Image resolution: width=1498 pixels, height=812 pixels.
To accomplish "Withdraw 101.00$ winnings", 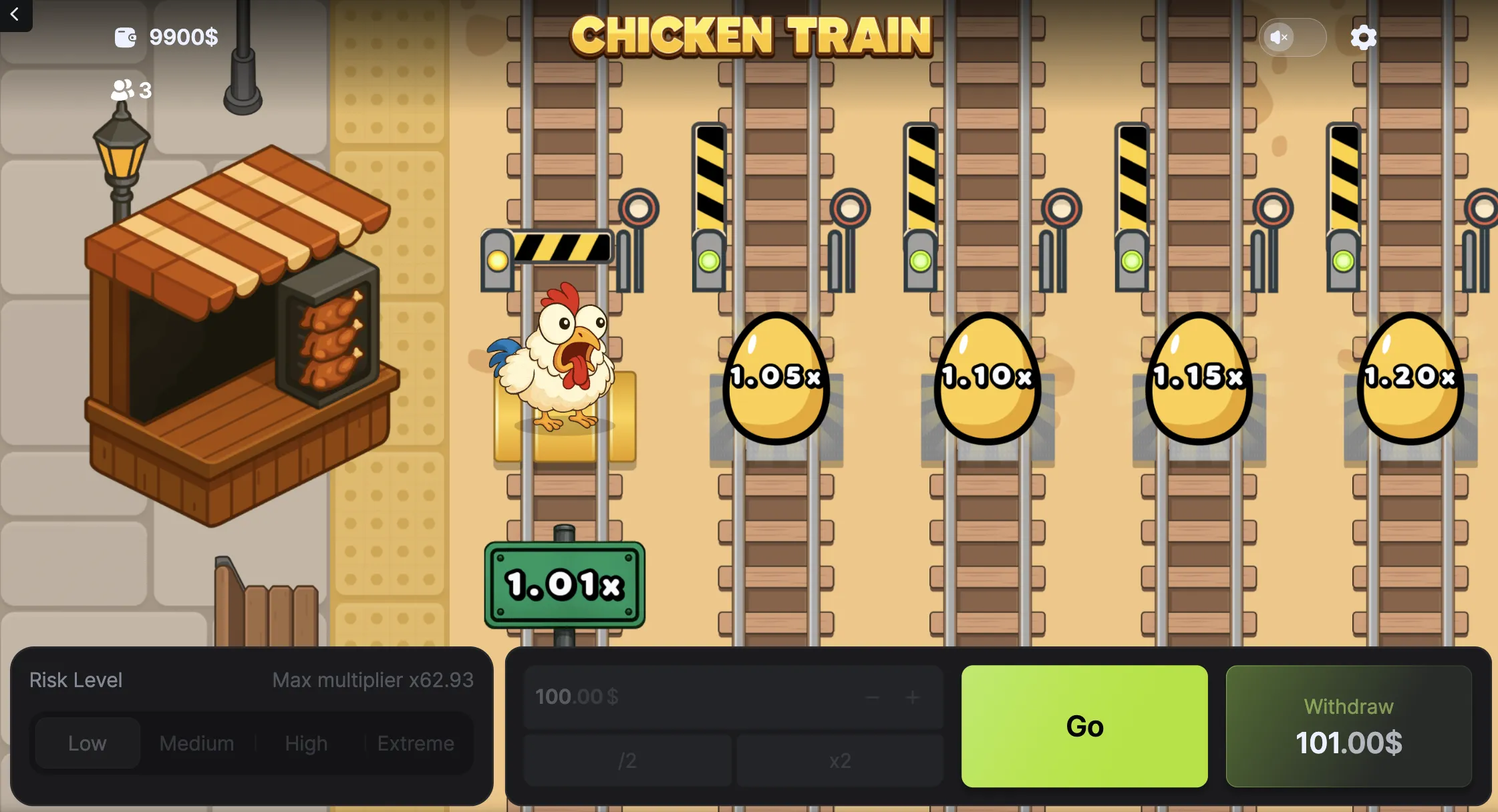I will (x=1348, y=727).
